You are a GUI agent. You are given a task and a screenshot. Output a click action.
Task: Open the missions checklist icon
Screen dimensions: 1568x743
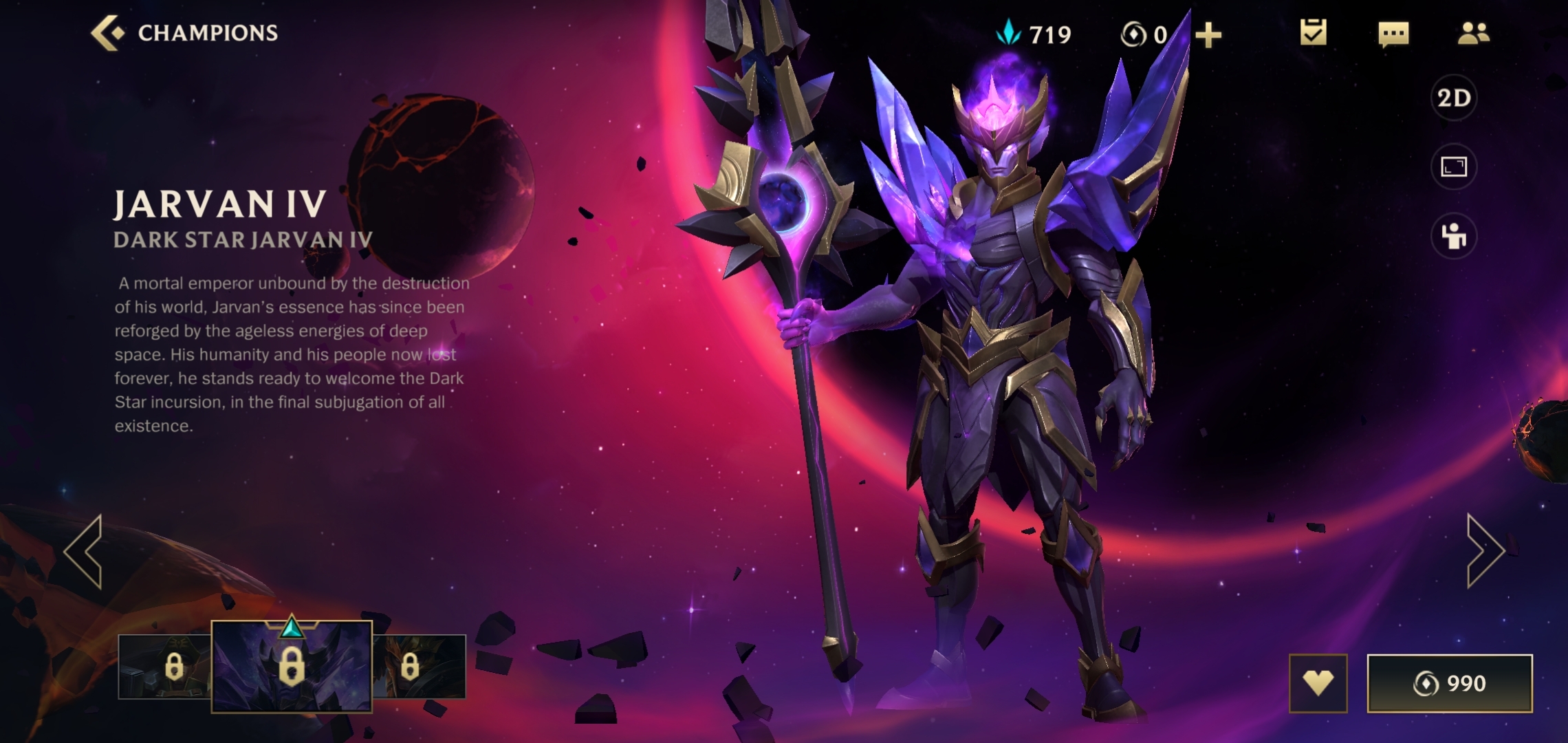pyautogui.click(x=1313, y=33)
